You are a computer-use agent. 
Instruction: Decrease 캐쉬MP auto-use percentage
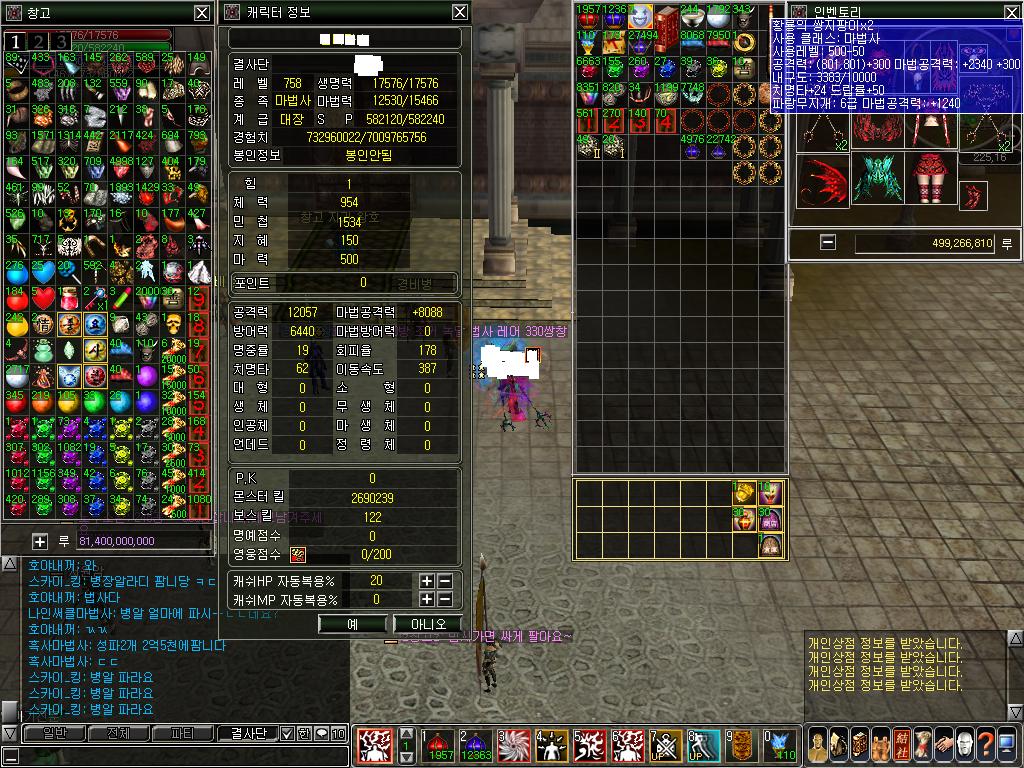444,599
